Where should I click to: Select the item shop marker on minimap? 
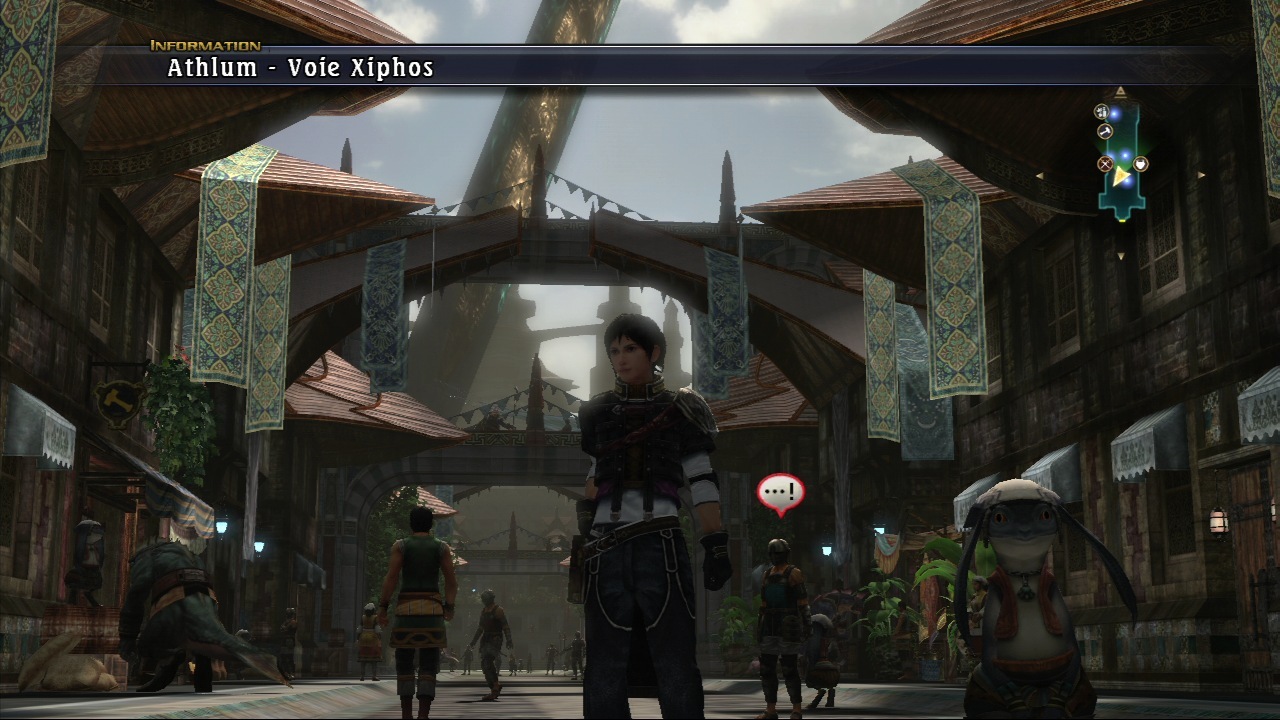click(x=1102, y=111)
